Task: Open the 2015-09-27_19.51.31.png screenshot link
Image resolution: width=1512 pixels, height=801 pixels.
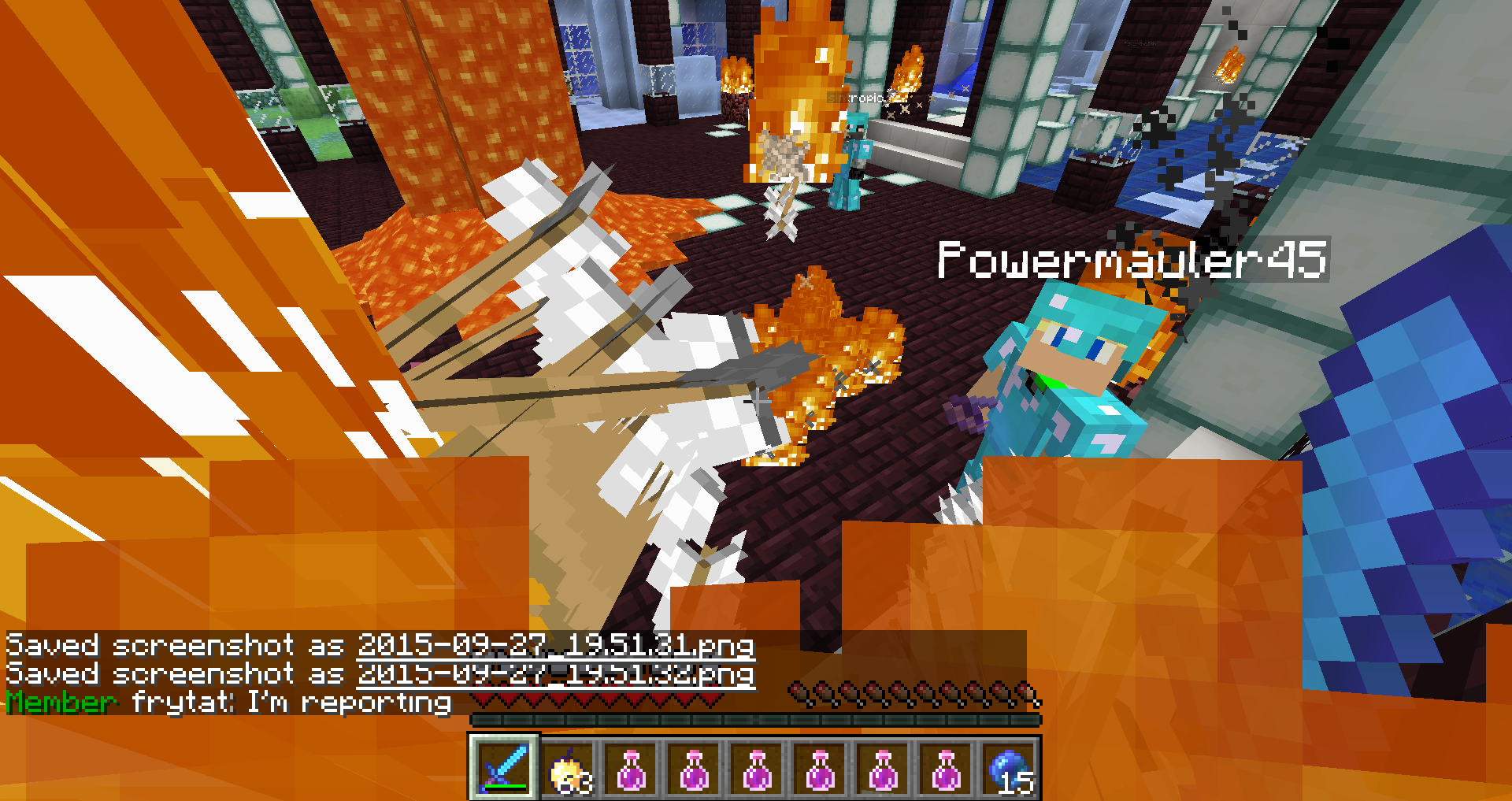Action: pyautogui.click(x=556, y=646)
